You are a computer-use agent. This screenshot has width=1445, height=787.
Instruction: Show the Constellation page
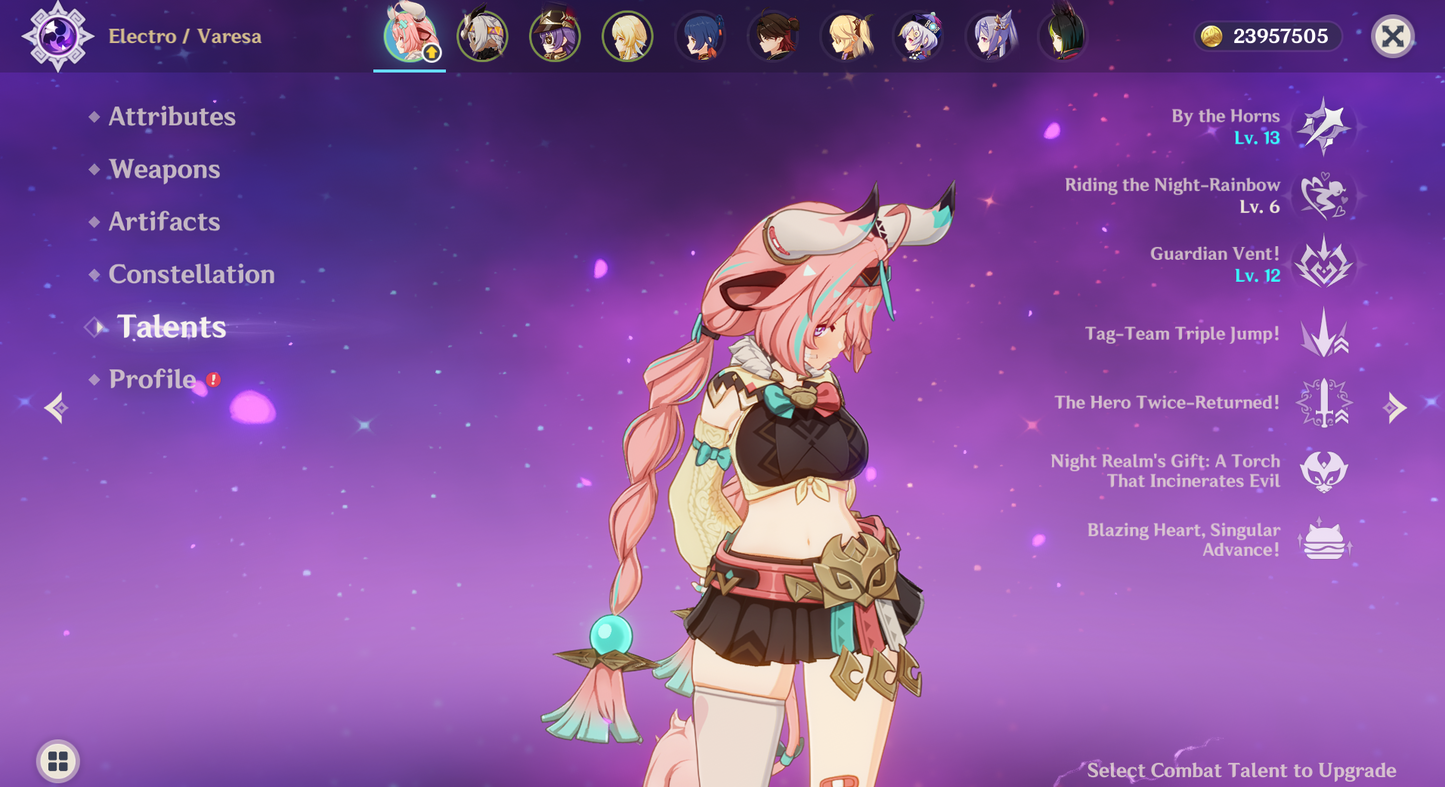click(191, 275)
